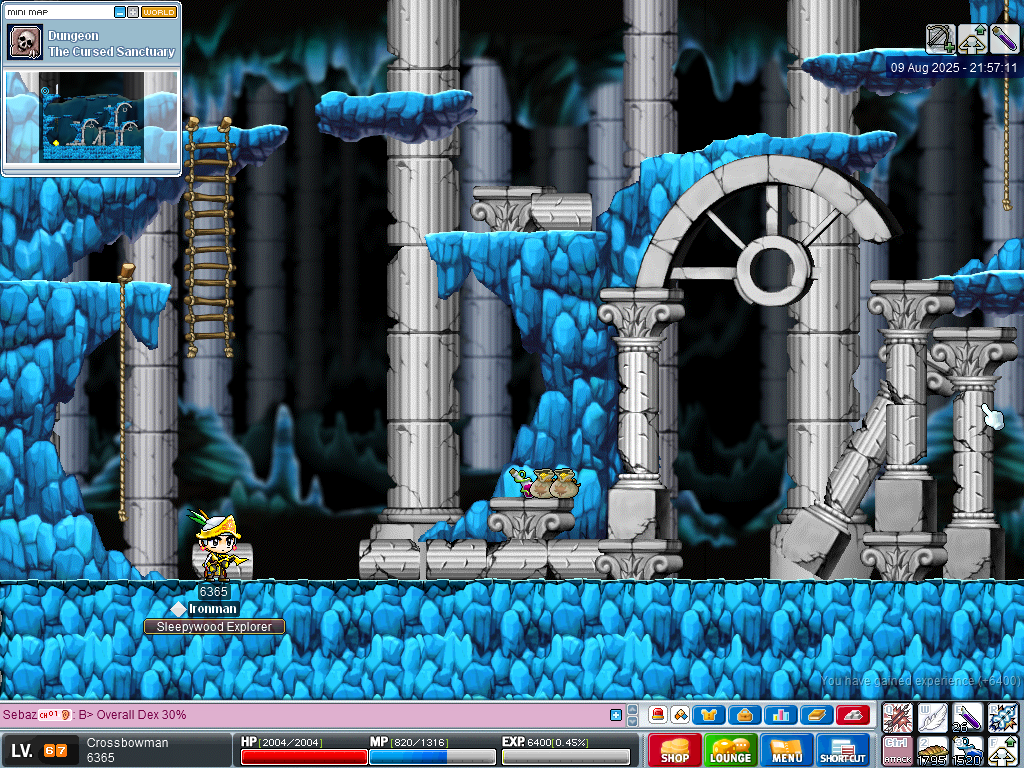Open the Cash Shop with the SHOP button
Viewport: 1024px width, 768px height.
coord(674,751)
